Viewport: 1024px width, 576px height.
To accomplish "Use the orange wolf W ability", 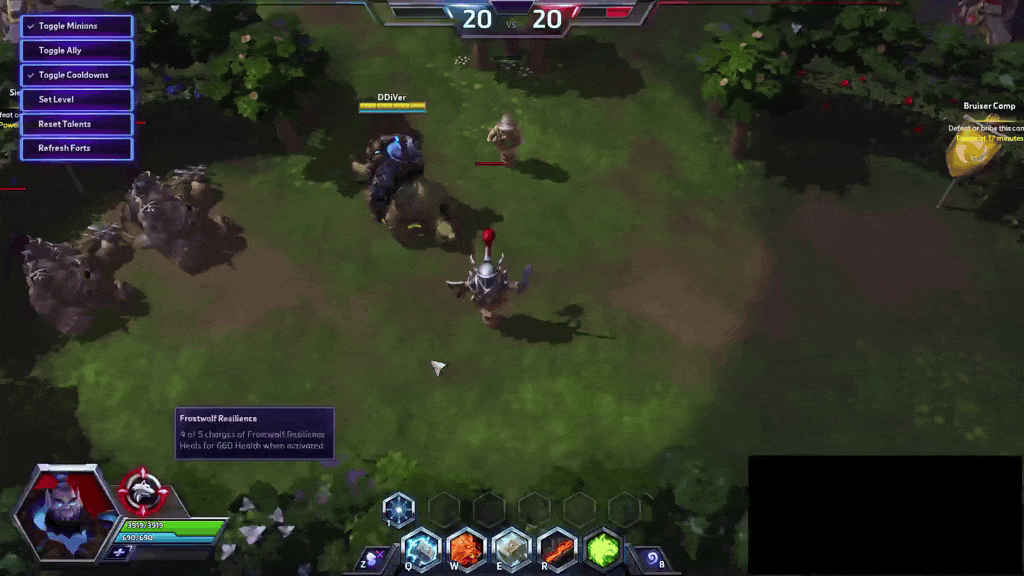I will click(x=466, y=549).
